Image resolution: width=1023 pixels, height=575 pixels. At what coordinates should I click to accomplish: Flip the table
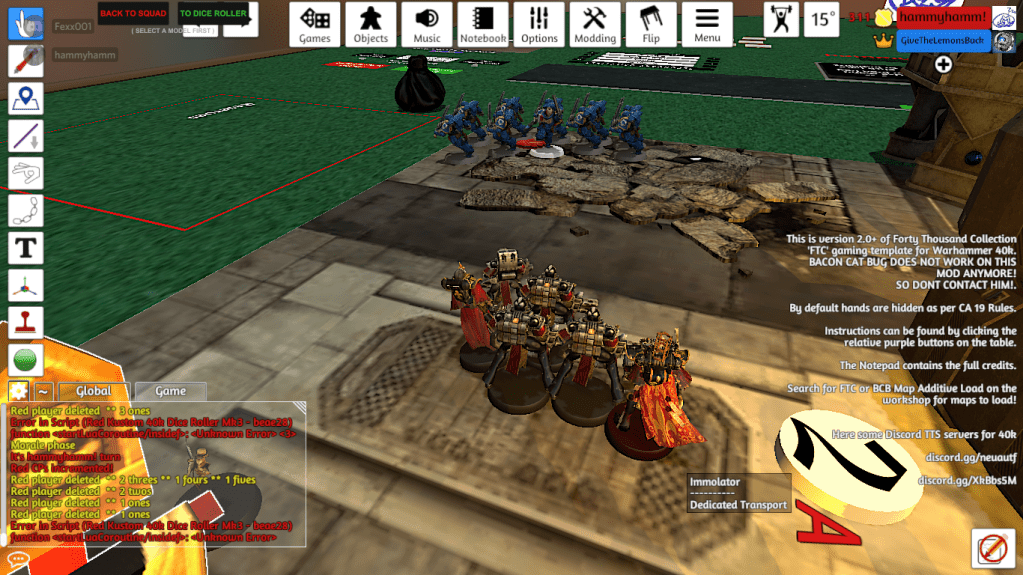pos(651,24)
